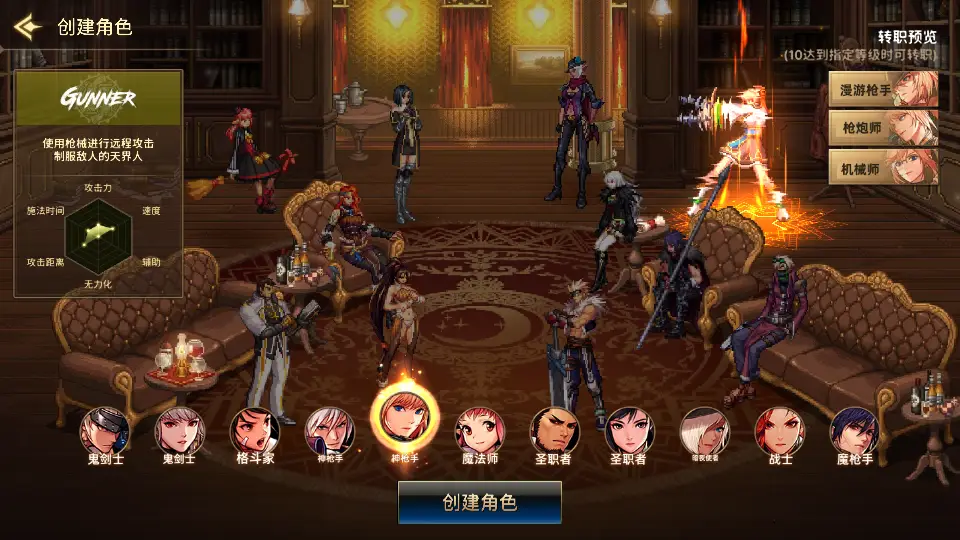960x540 pixels.
Task: Choose the silver-haired female 鬼剑士 portrait
Action: 179,430
